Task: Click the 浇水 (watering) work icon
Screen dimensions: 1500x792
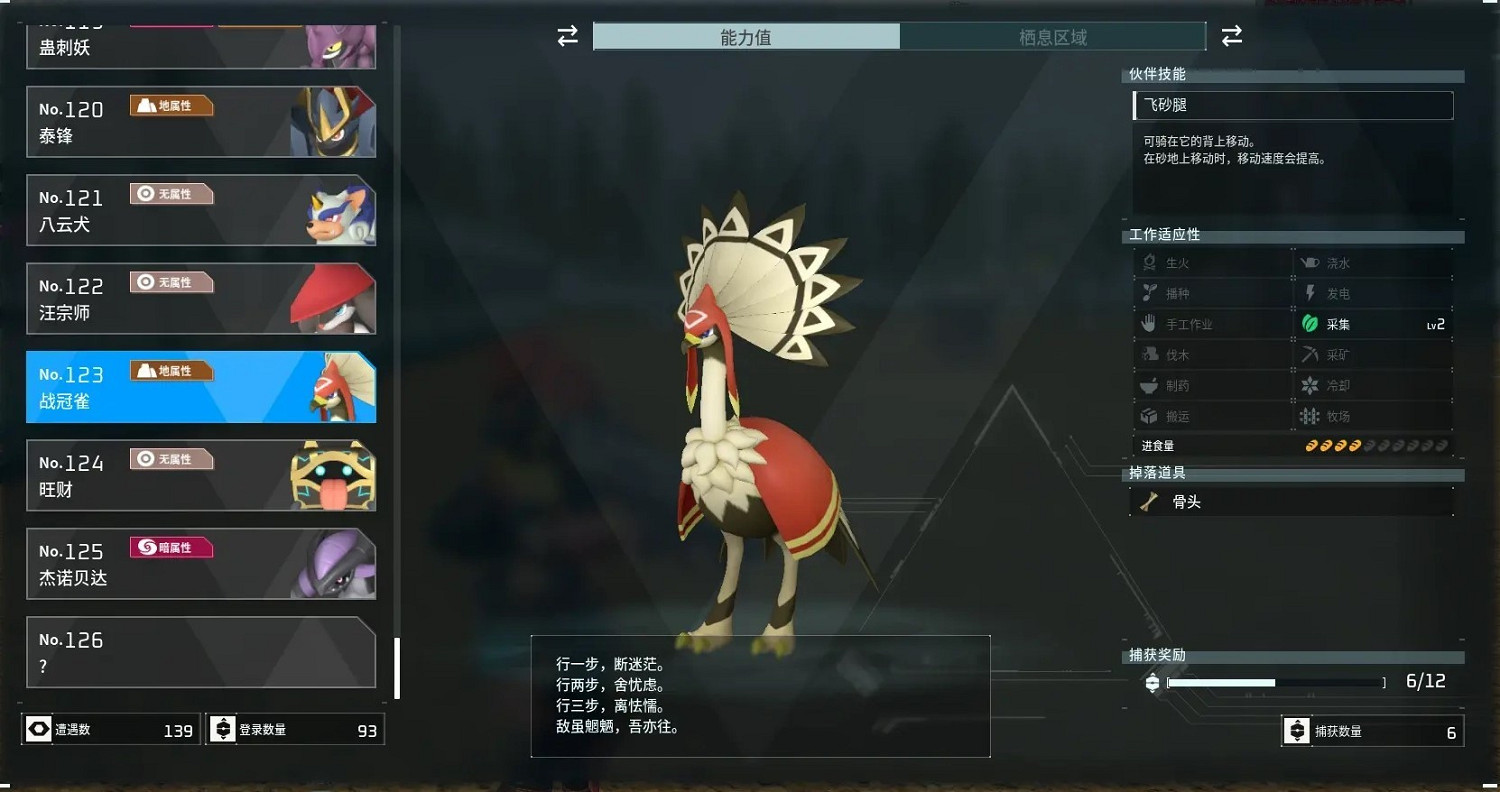Action: [x=1311, y=262]
